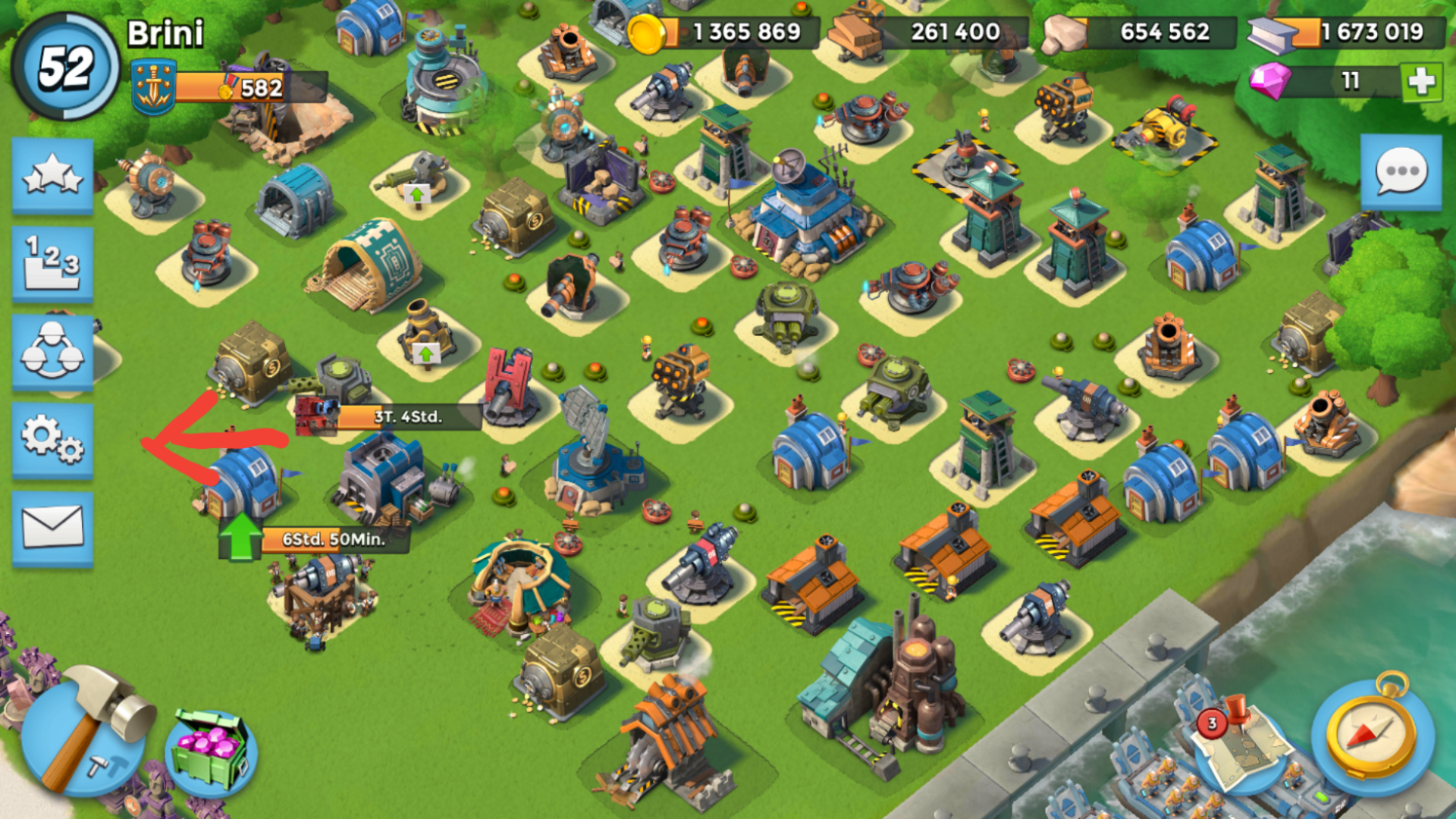Viewport: 1456px width, 819px height.
Task: Open the diamond chest shop
Action: (210, 752)
